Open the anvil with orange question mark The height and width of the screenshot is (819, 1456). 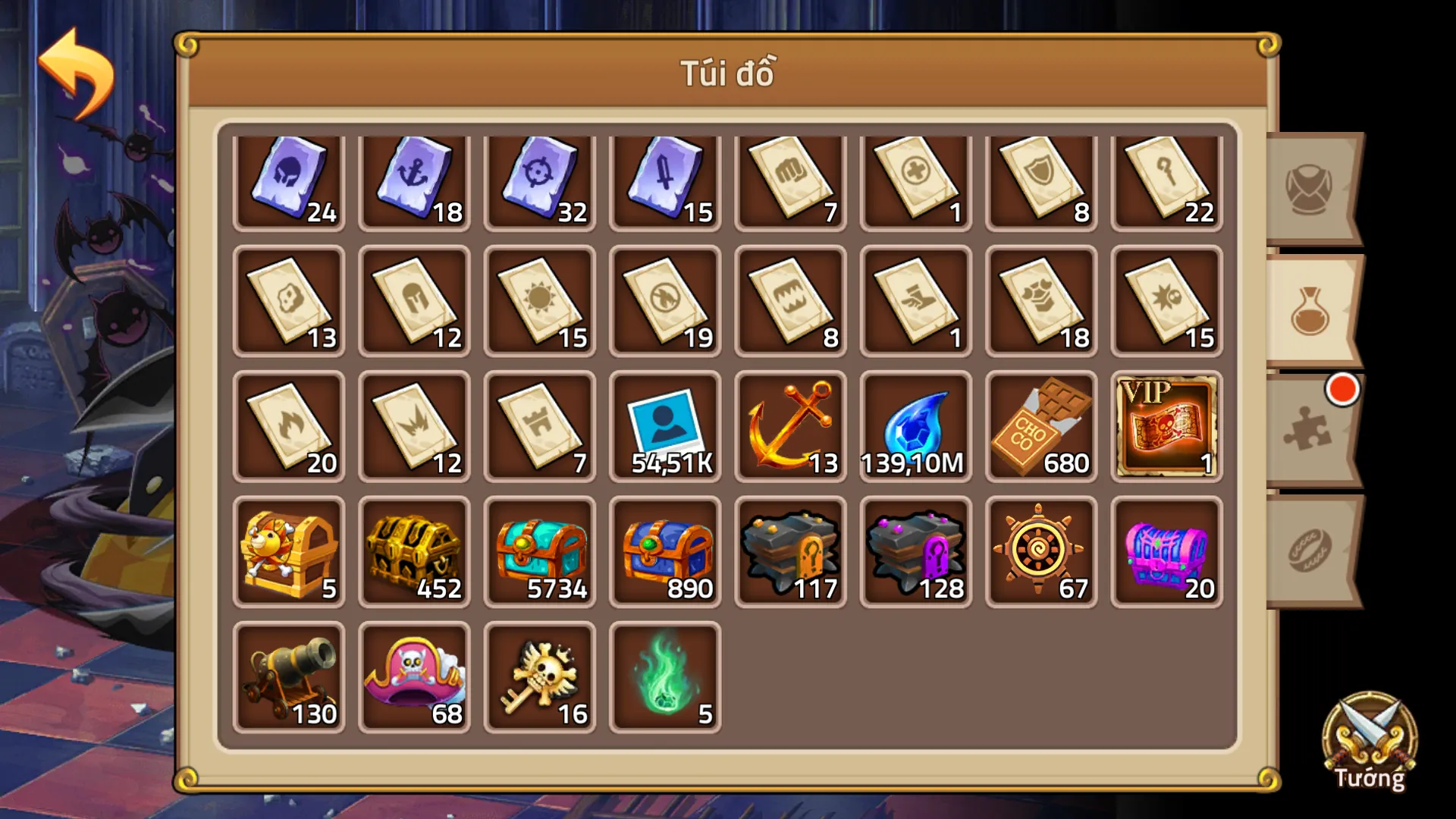[x=790, y=552]
